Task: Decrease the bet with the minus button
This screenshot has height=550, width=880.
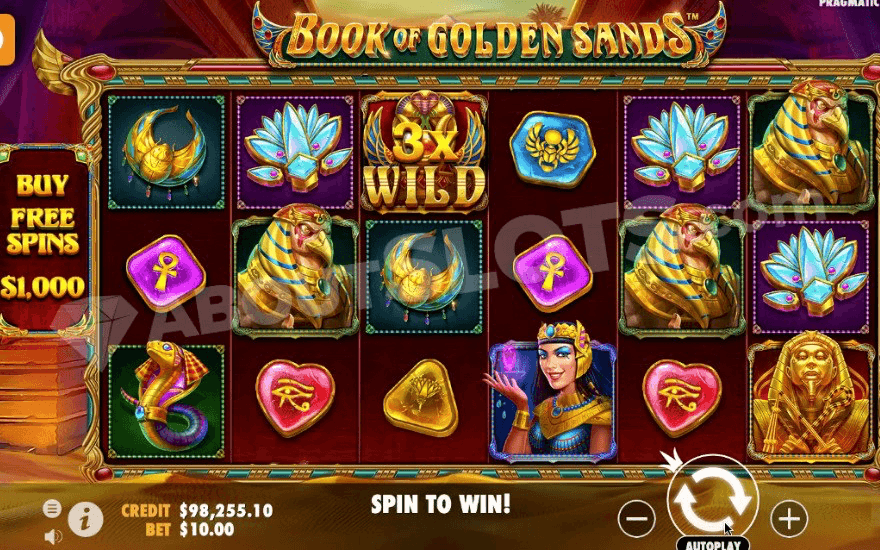Action: point(637,518)
